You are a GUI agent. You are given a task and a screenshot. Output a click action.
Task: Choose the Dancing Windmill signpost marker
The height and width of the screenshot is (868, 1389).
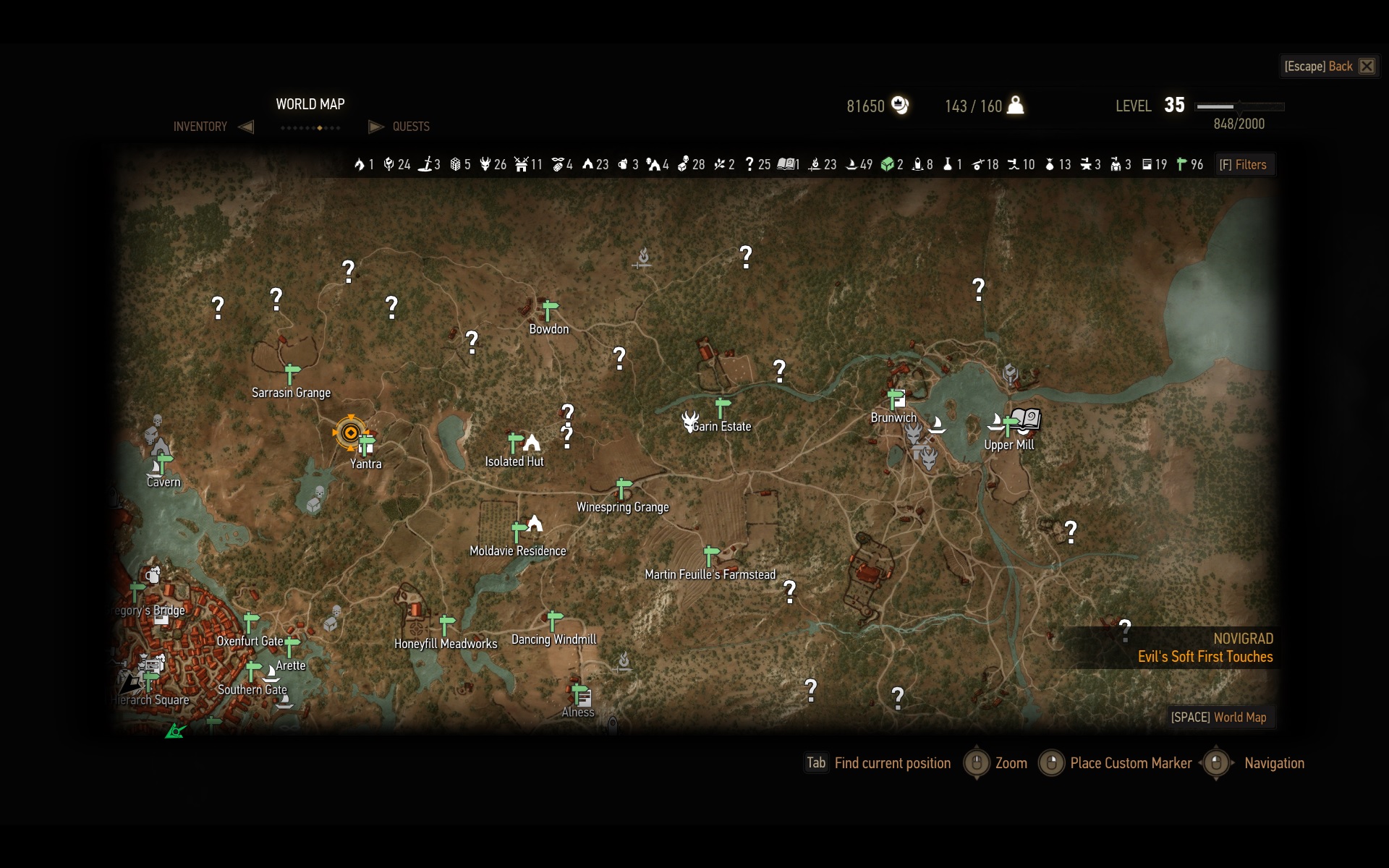pyautogui.click(x=554, y=621)
